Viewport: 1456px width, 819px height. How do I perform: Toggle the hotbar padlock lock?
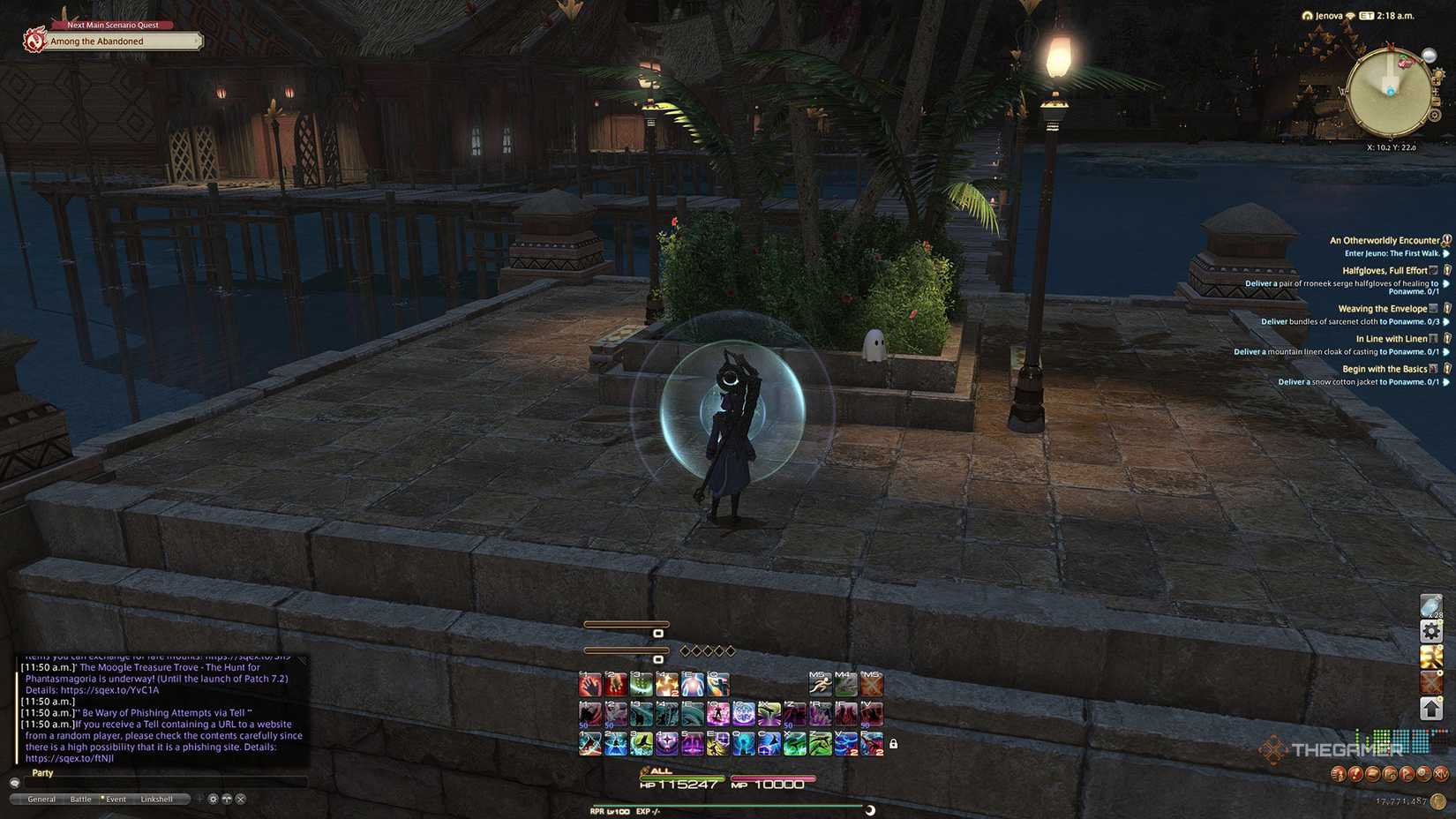click(x=894, y=743)
